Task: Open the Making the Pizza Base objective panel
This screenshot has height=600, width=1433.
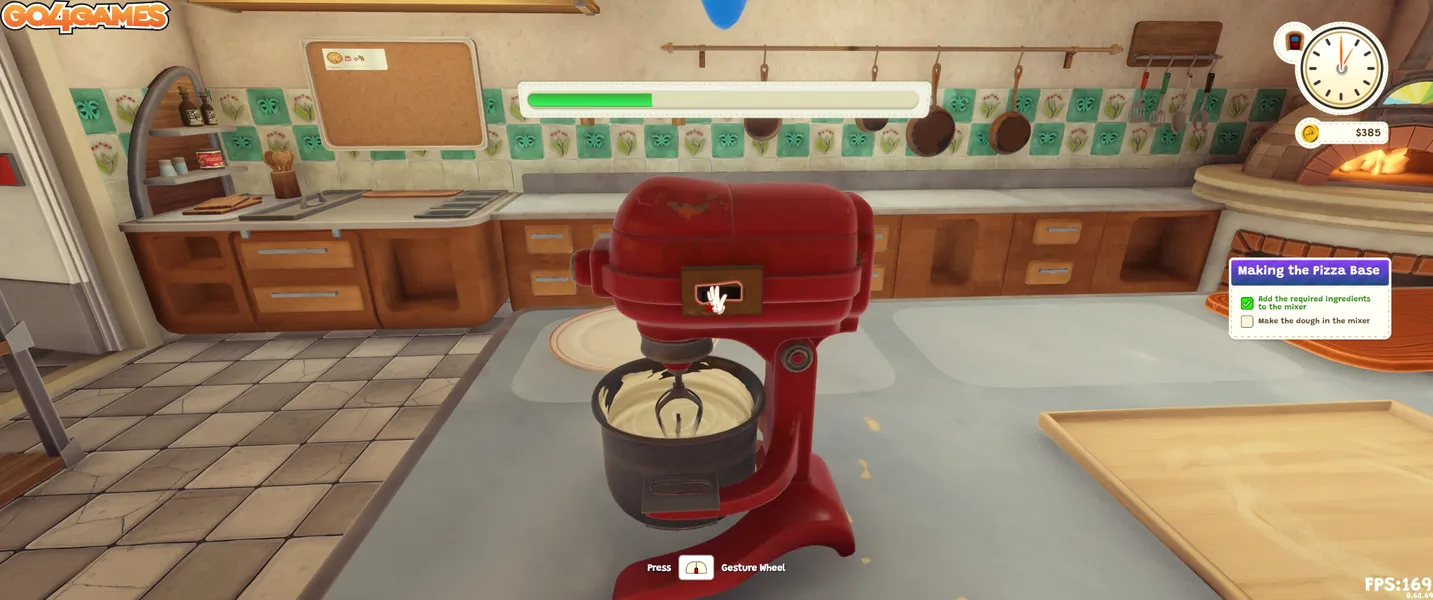Action: coord(1308,271)
